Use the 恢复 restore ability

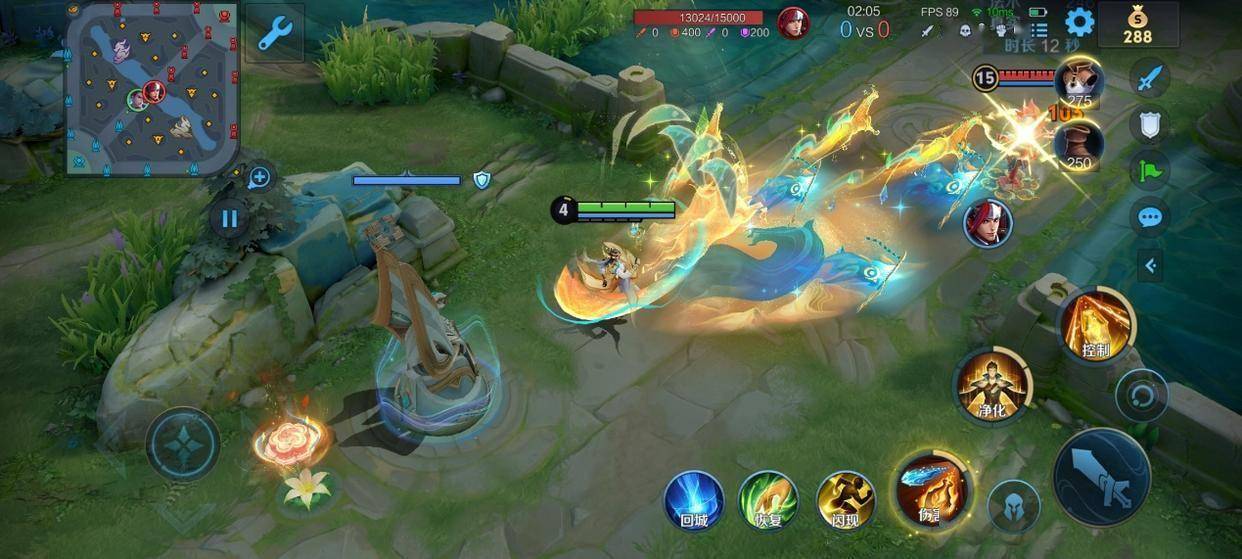click(x=768, y=500)
